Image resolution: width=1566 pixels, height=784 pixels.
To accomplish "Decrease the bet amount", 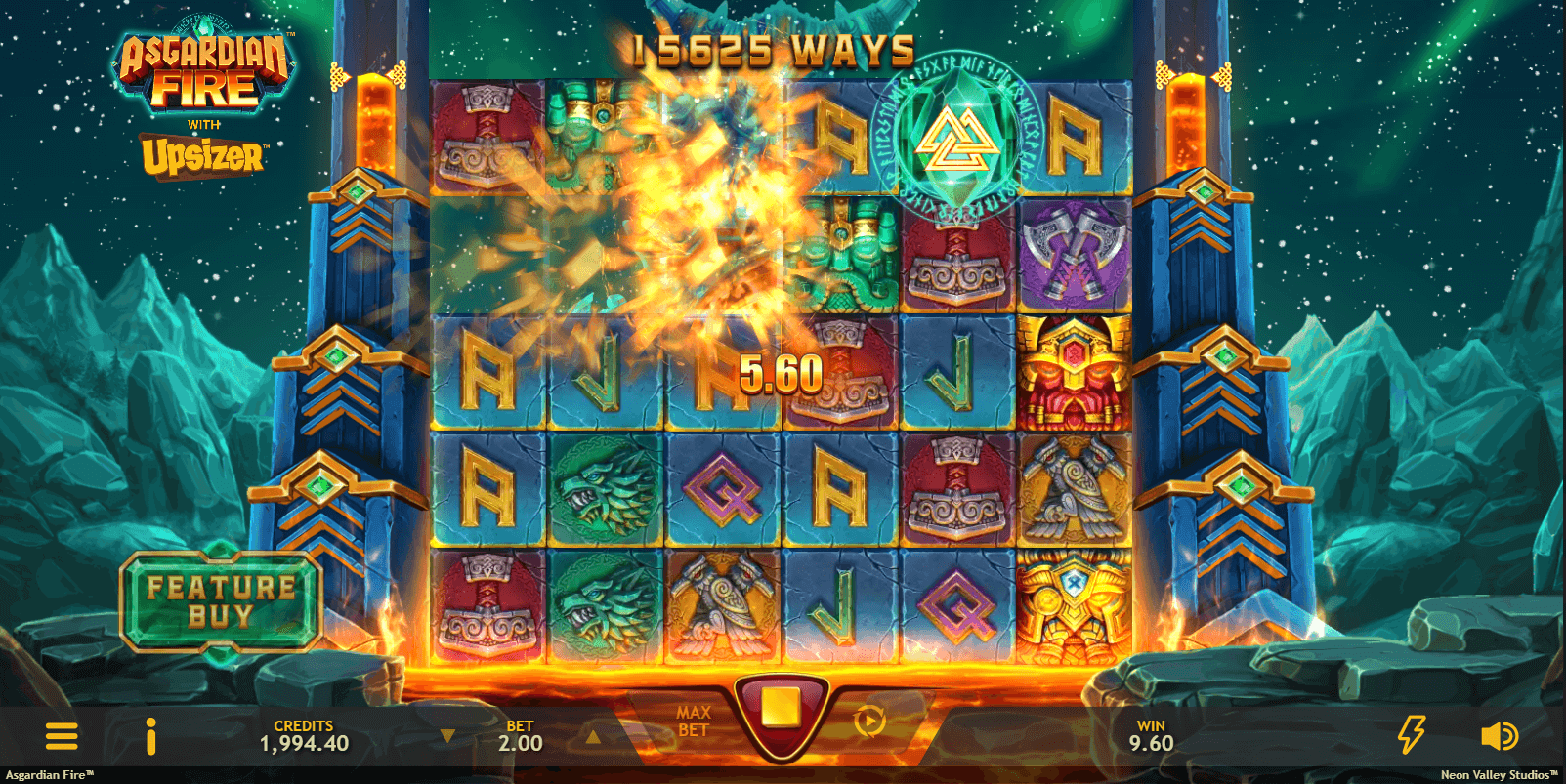I will click(x=447, y=736).
